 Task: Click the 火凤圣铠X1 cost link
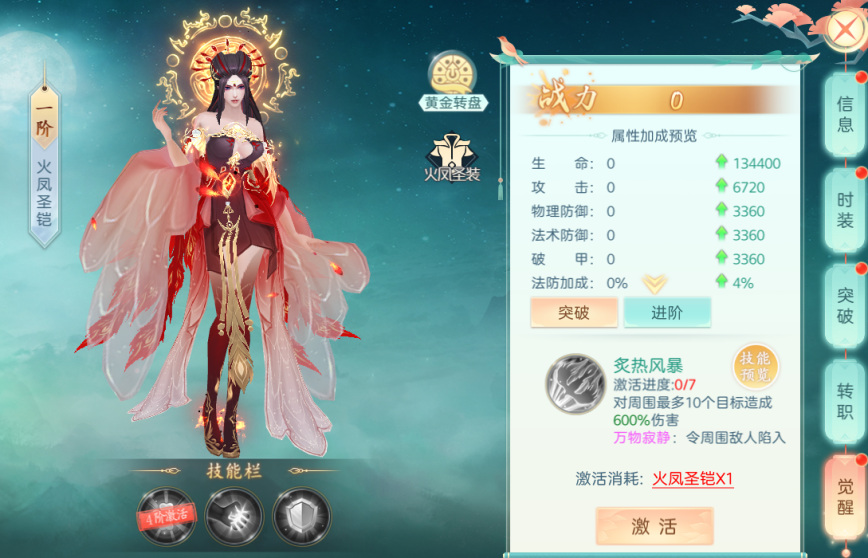point(693,479)
